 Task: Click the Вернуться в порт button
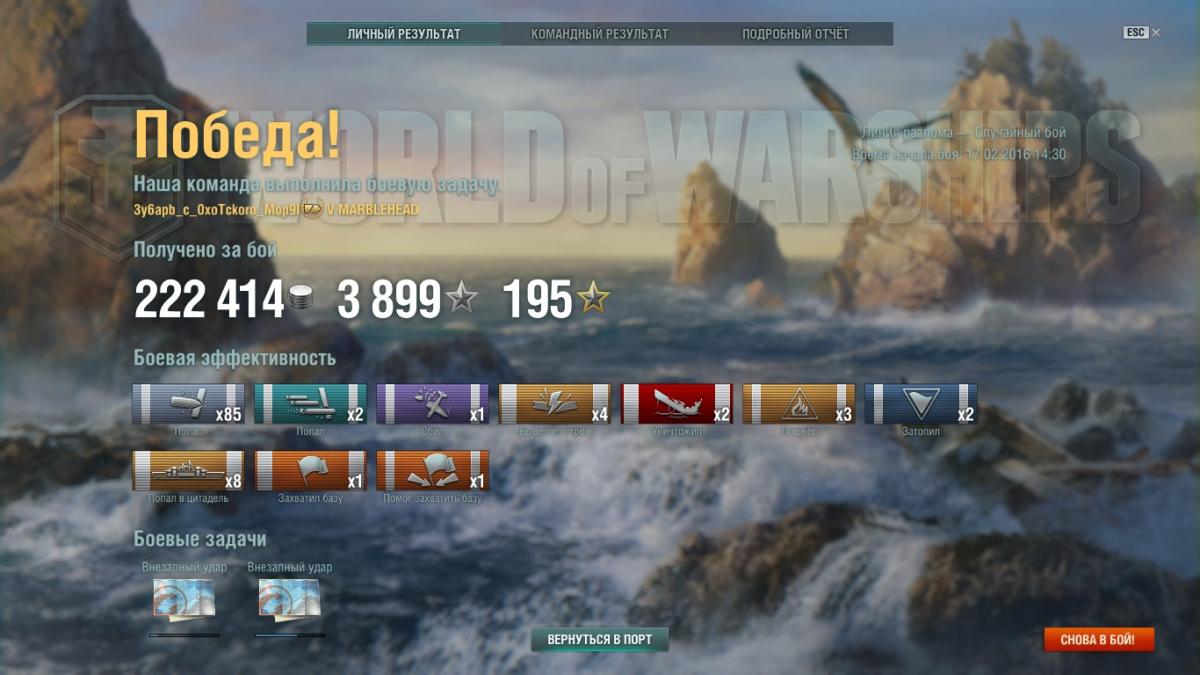(x=599, y=639)
